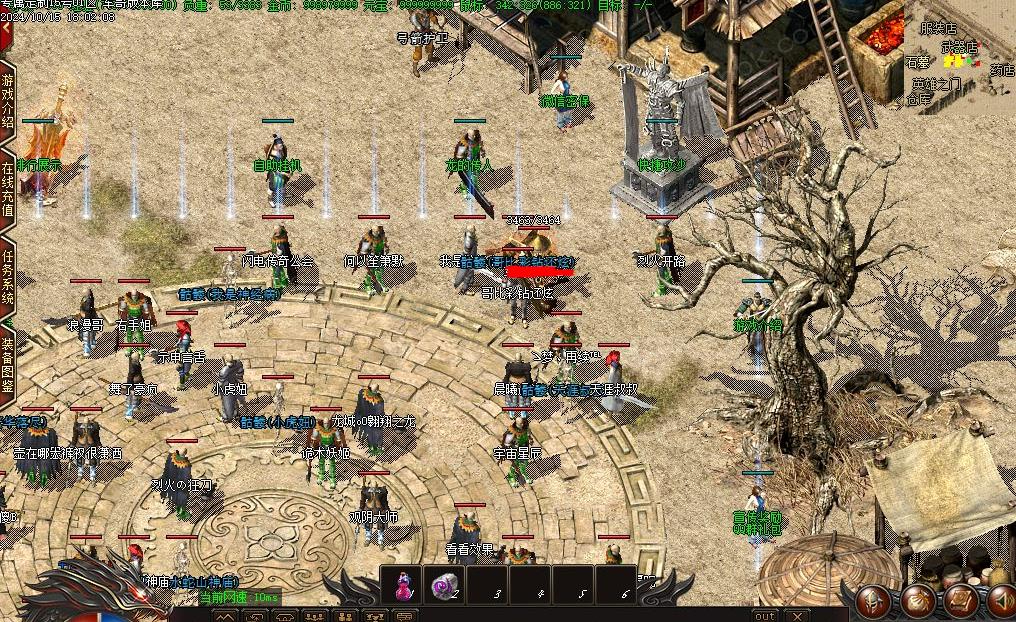Use the purple scroll in hotbar slot 2
The image size is (1016, 622).
pyautogui.click(x=443, y=586)
